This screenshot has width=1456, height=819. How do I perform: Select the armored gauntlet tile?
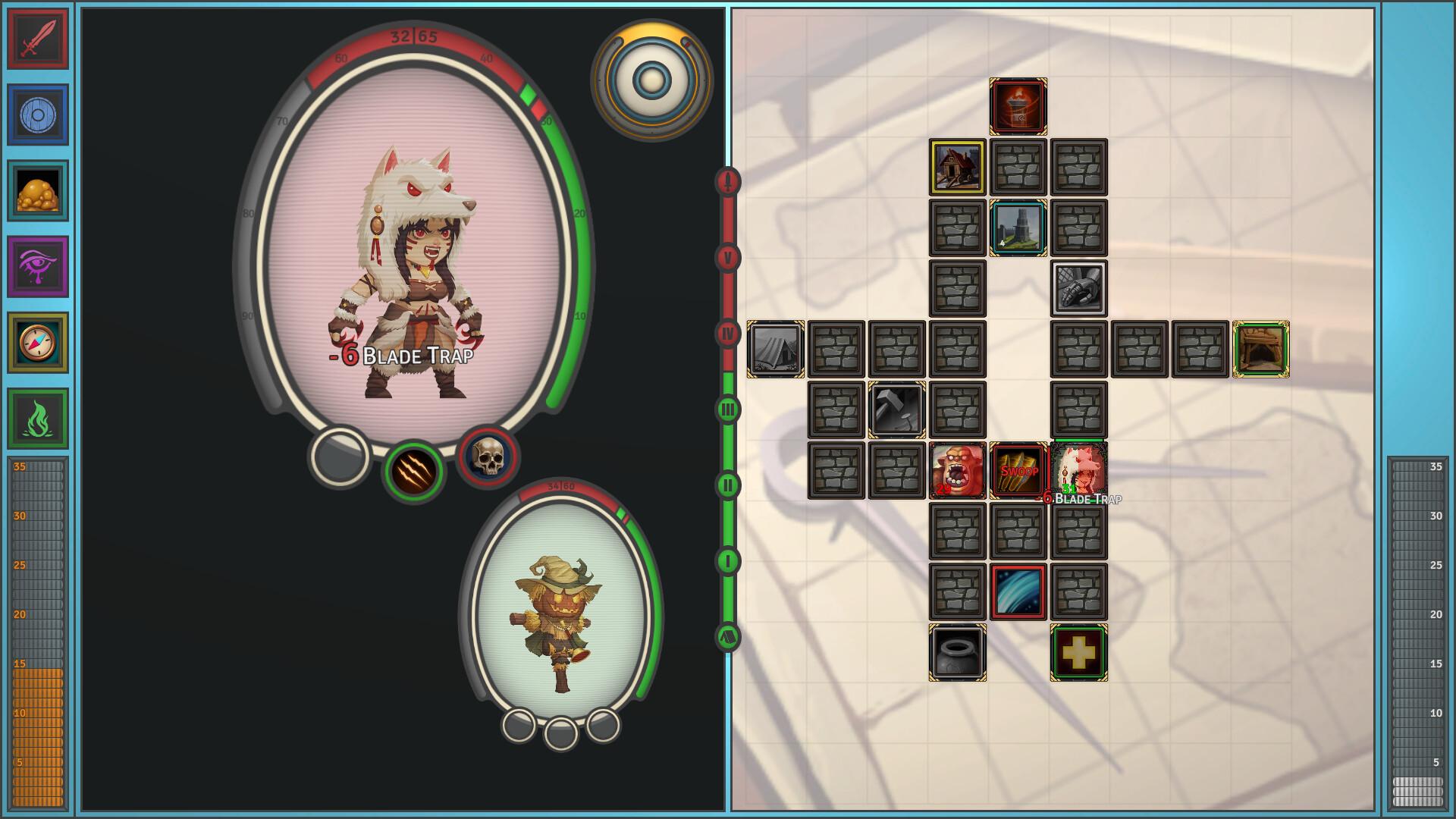pyautogui.click(x=1079, y=289)
